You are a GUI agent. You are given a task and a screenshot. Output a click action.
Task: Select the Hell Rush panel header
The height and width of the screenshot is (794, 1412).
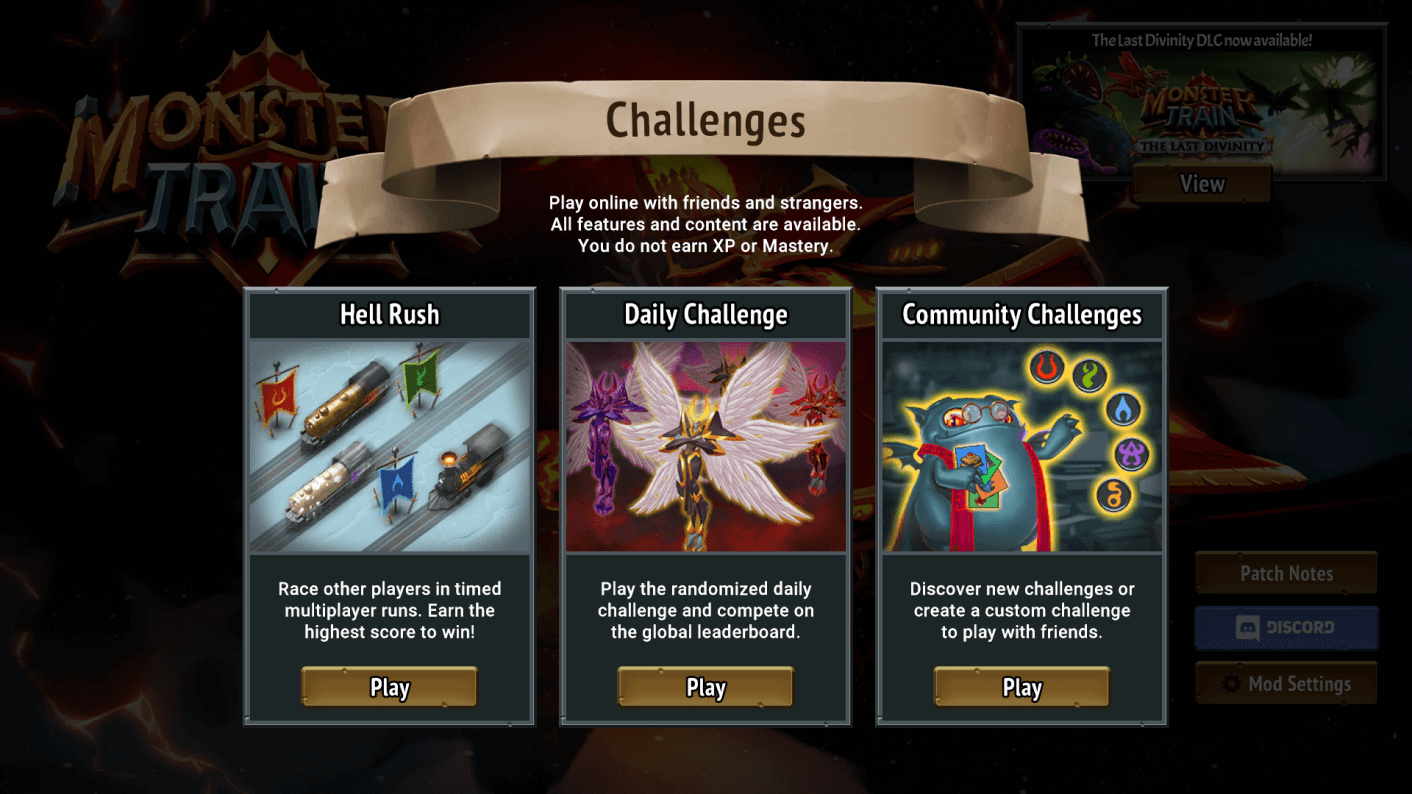click(389, 314)
